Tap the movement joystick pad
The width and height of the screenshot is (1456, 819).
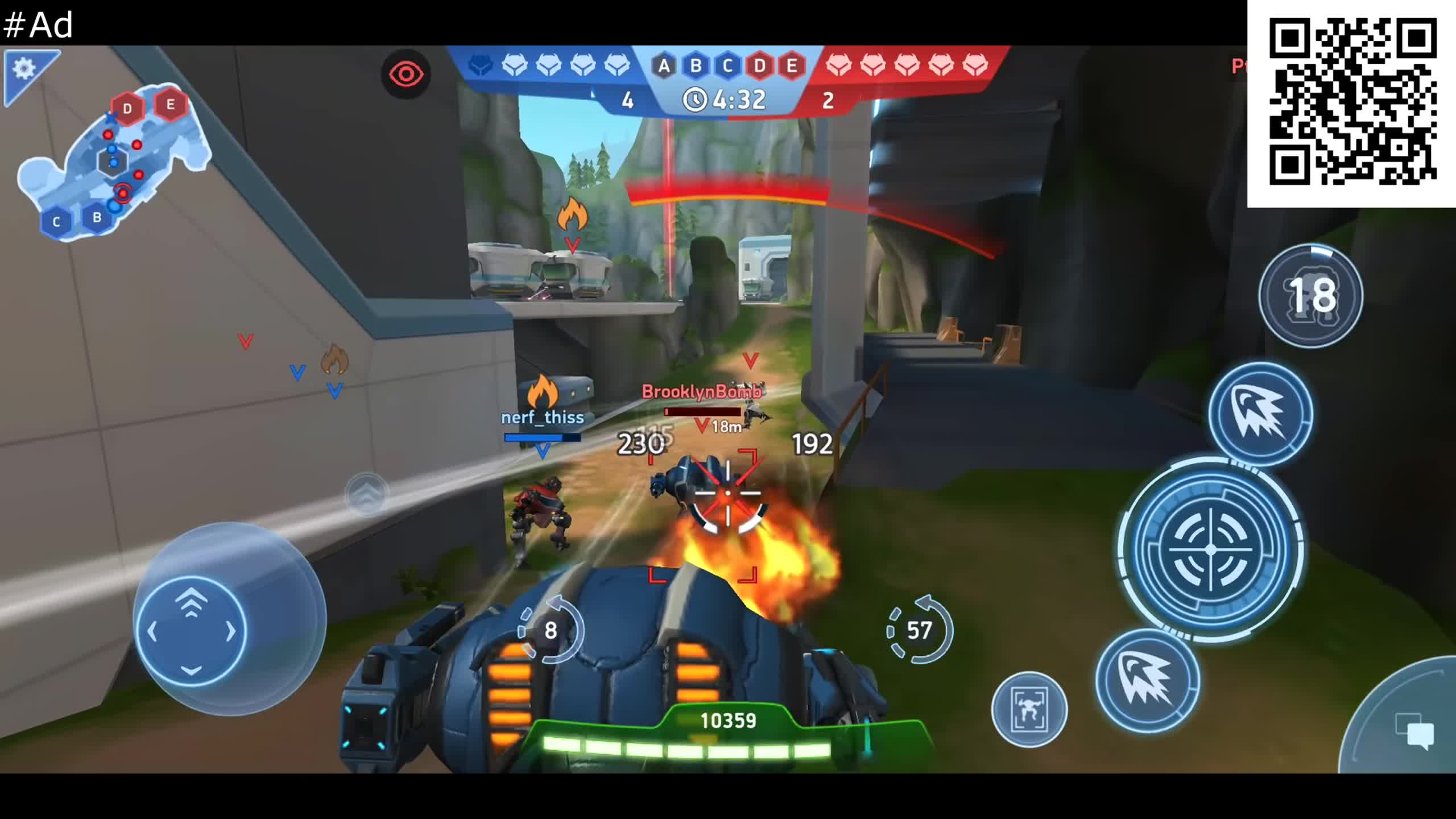pos(191,631)
